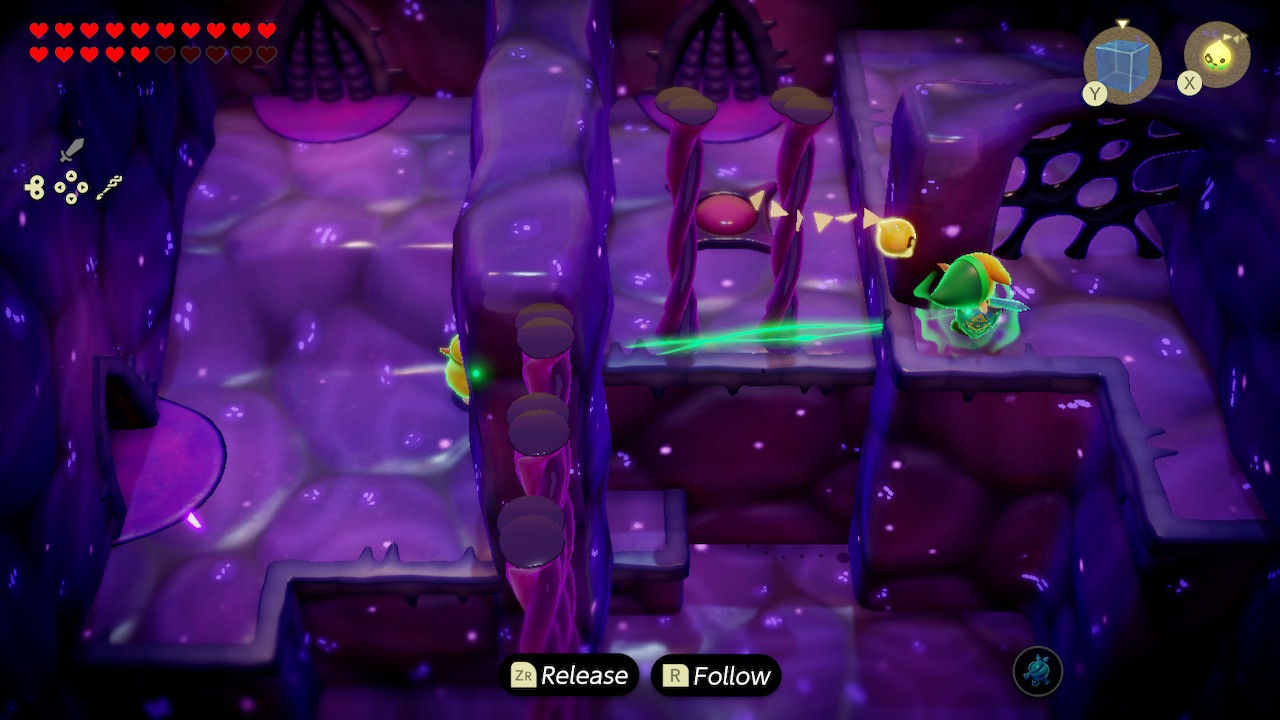Screen dimensions: 1280x720
Task: Click the yellow selector triangle above the ice block
Action: [x=1123, y=23]
